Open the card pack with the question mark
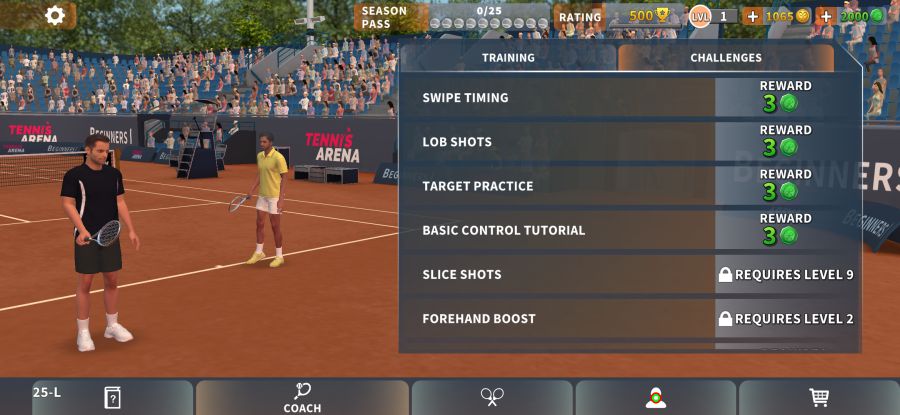 [112, 397]
